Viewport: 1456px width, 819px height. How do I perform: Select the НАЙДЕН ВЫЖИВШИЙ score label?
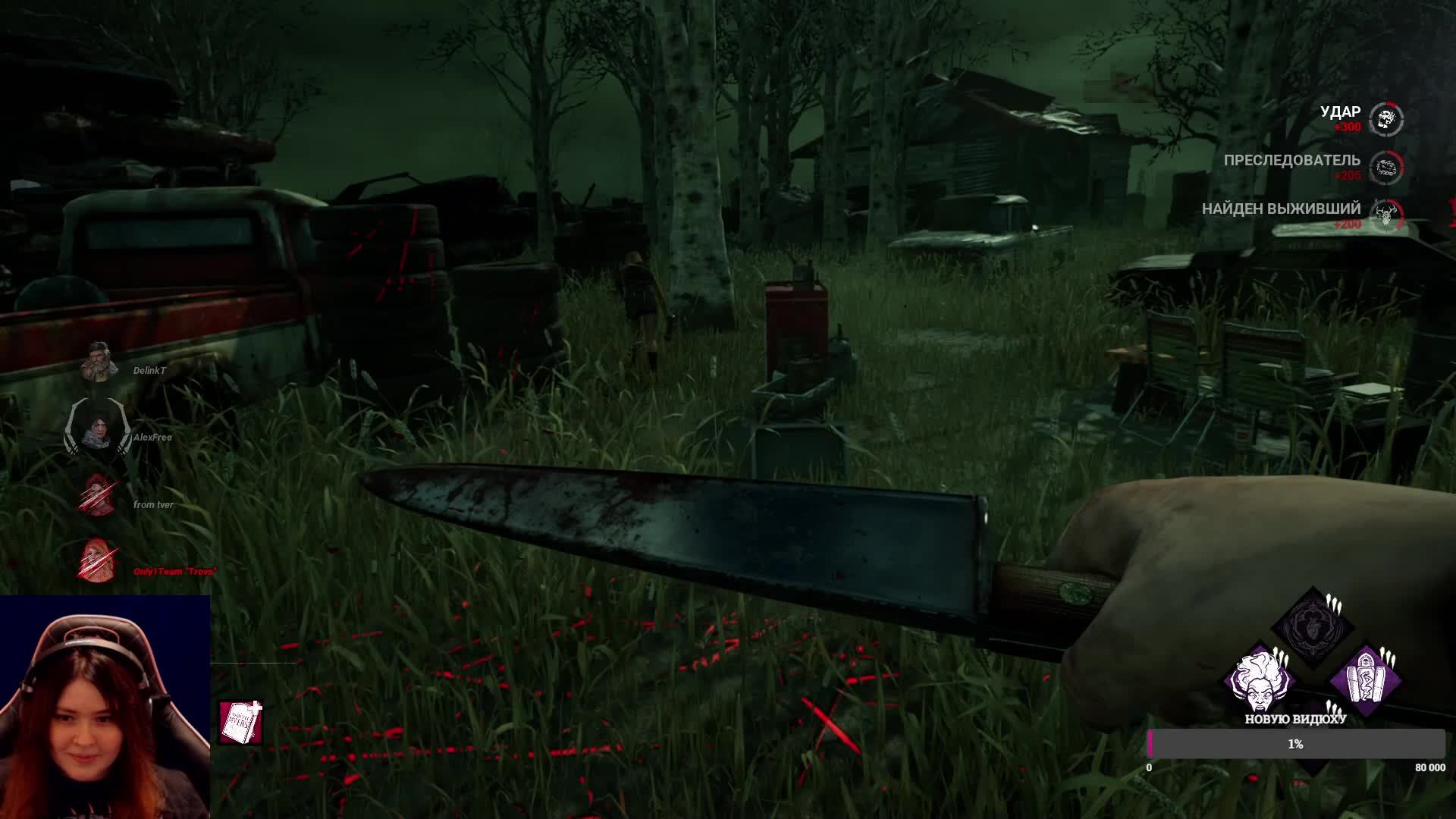click(x=1282, y=207)
